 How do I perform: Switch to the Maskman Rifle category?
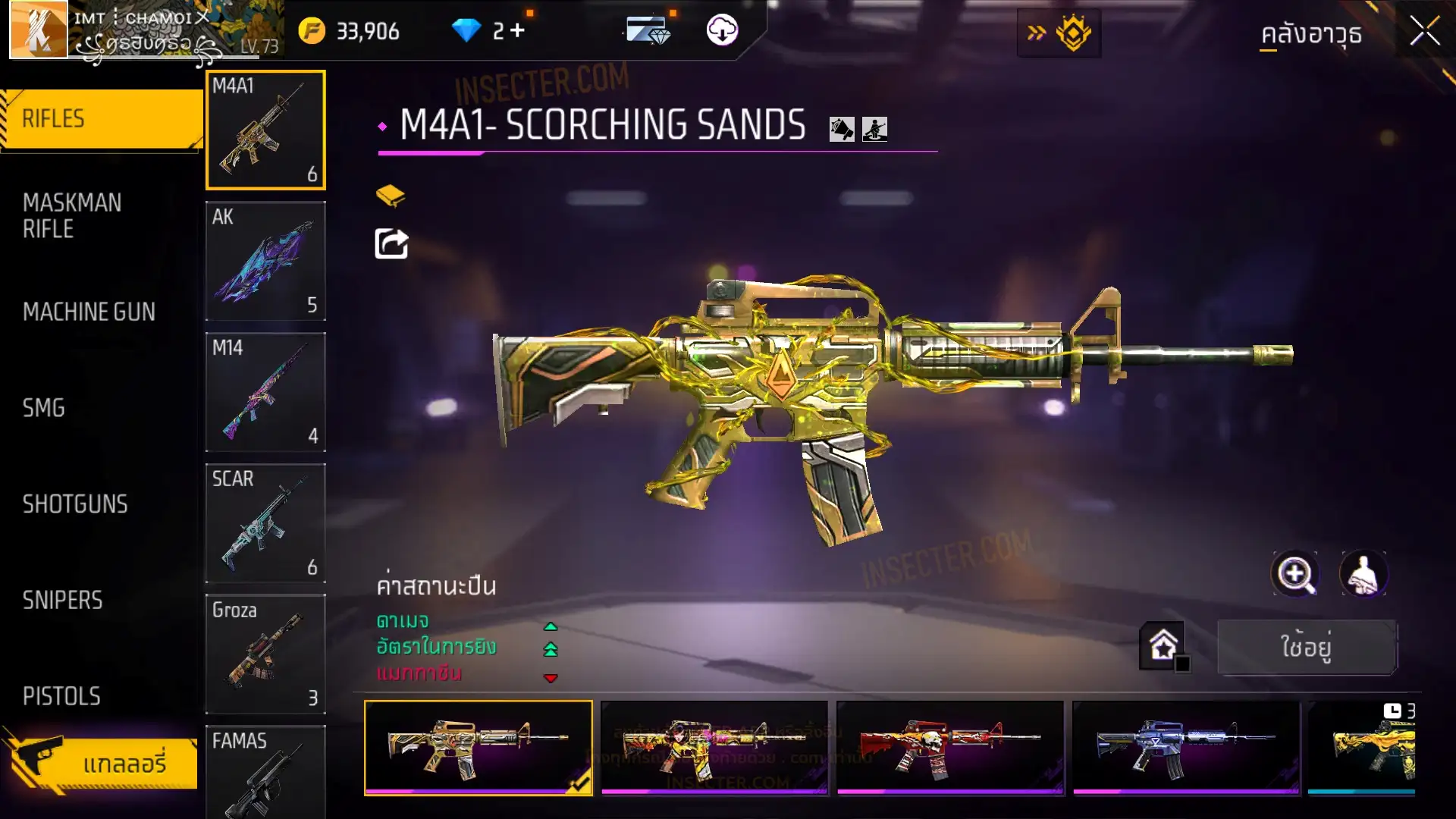(73, 216)
